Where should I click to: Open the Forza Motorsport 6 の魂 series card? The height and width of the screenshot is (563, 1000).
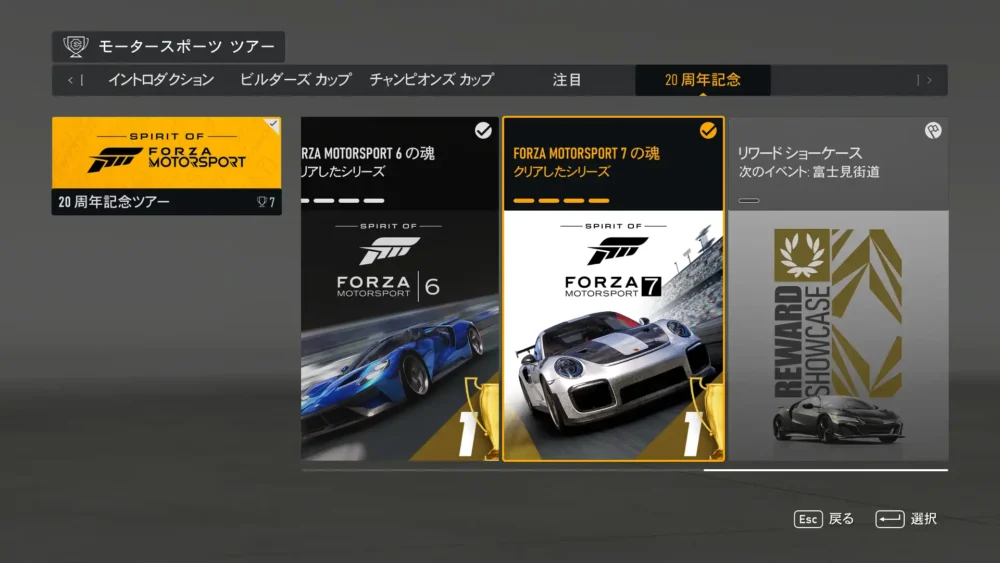pos(400,290)
